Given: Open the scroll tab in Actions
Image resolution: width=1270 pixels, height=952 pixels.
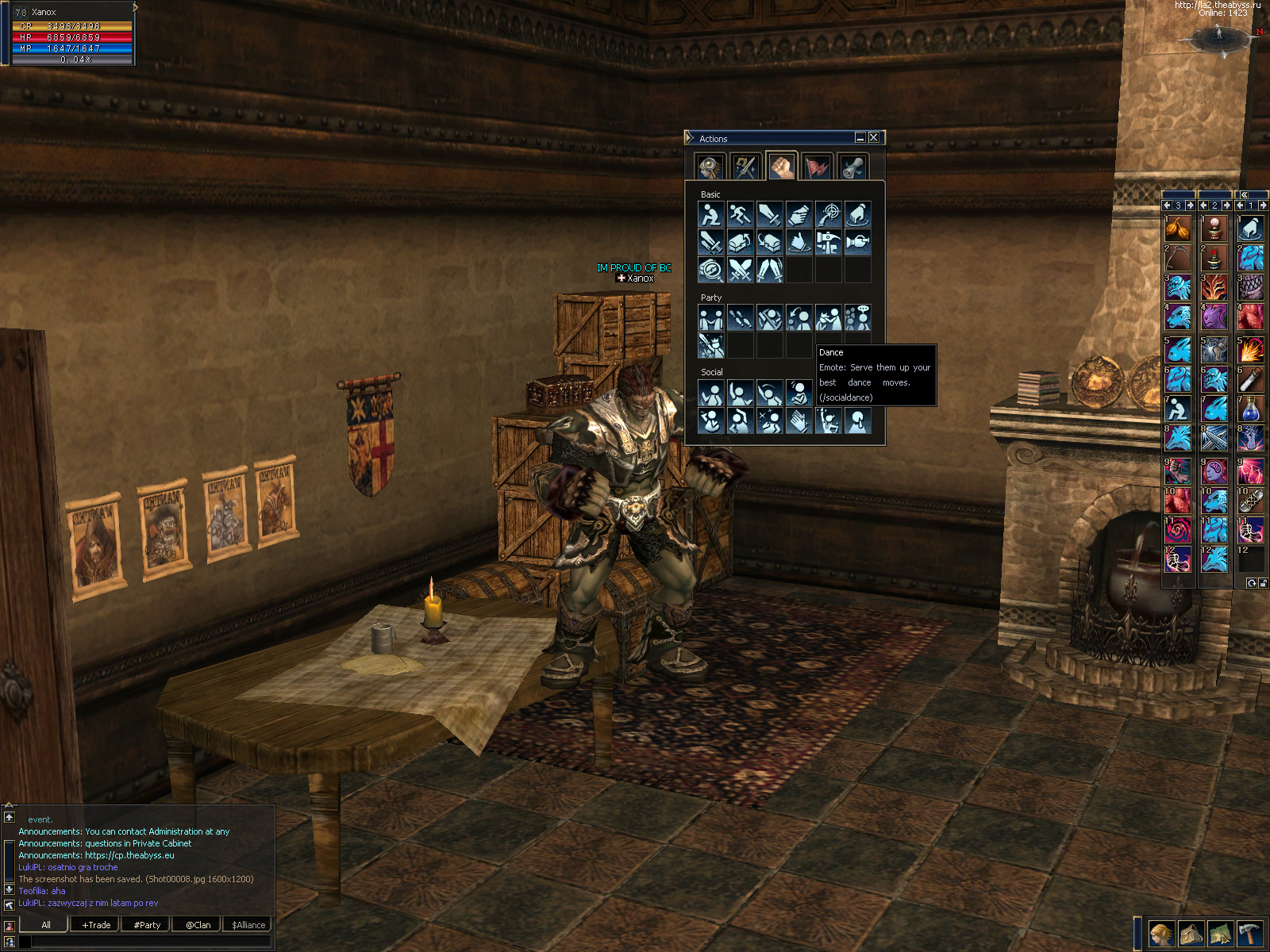Looking at the screenshot, I should (853, 167).
